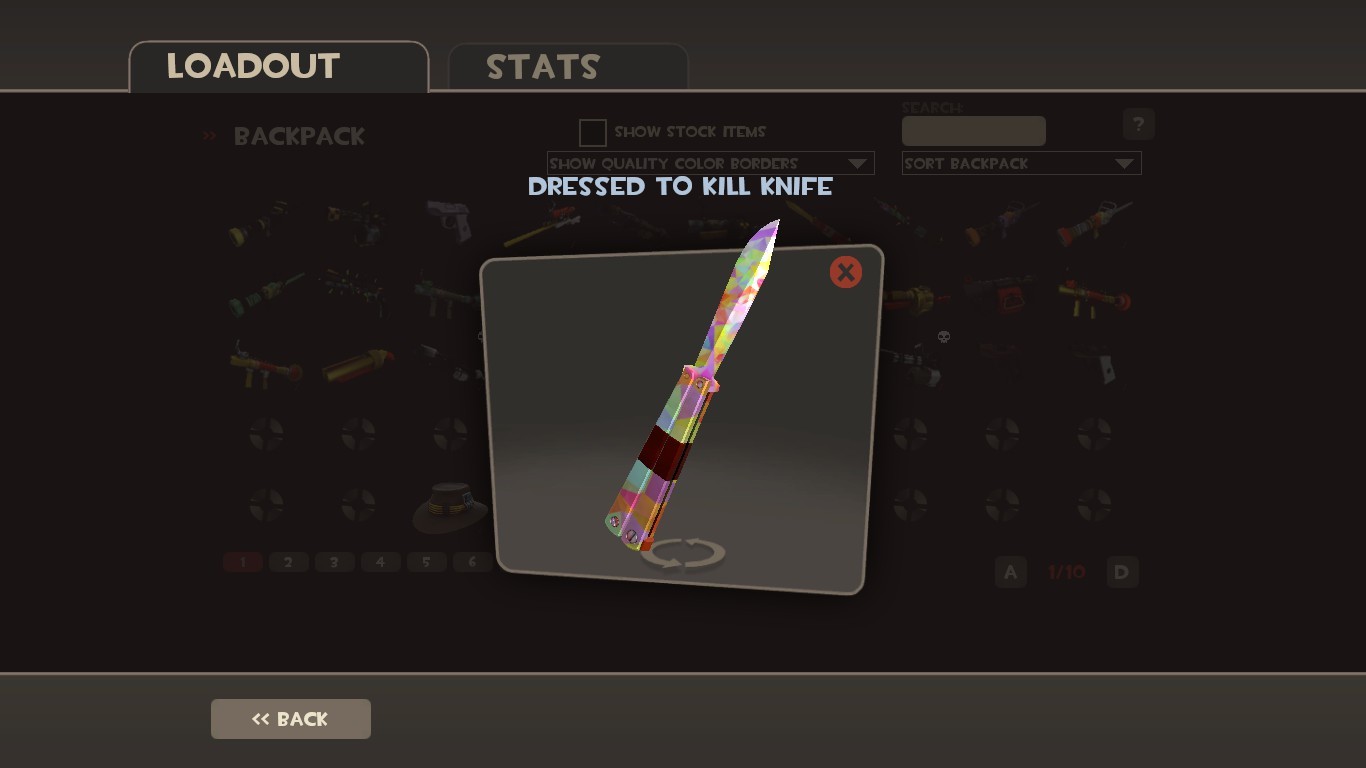The image size is (1366, 768).
Task: Go to next backpack page with D arrow
Action: [1121, 572]
